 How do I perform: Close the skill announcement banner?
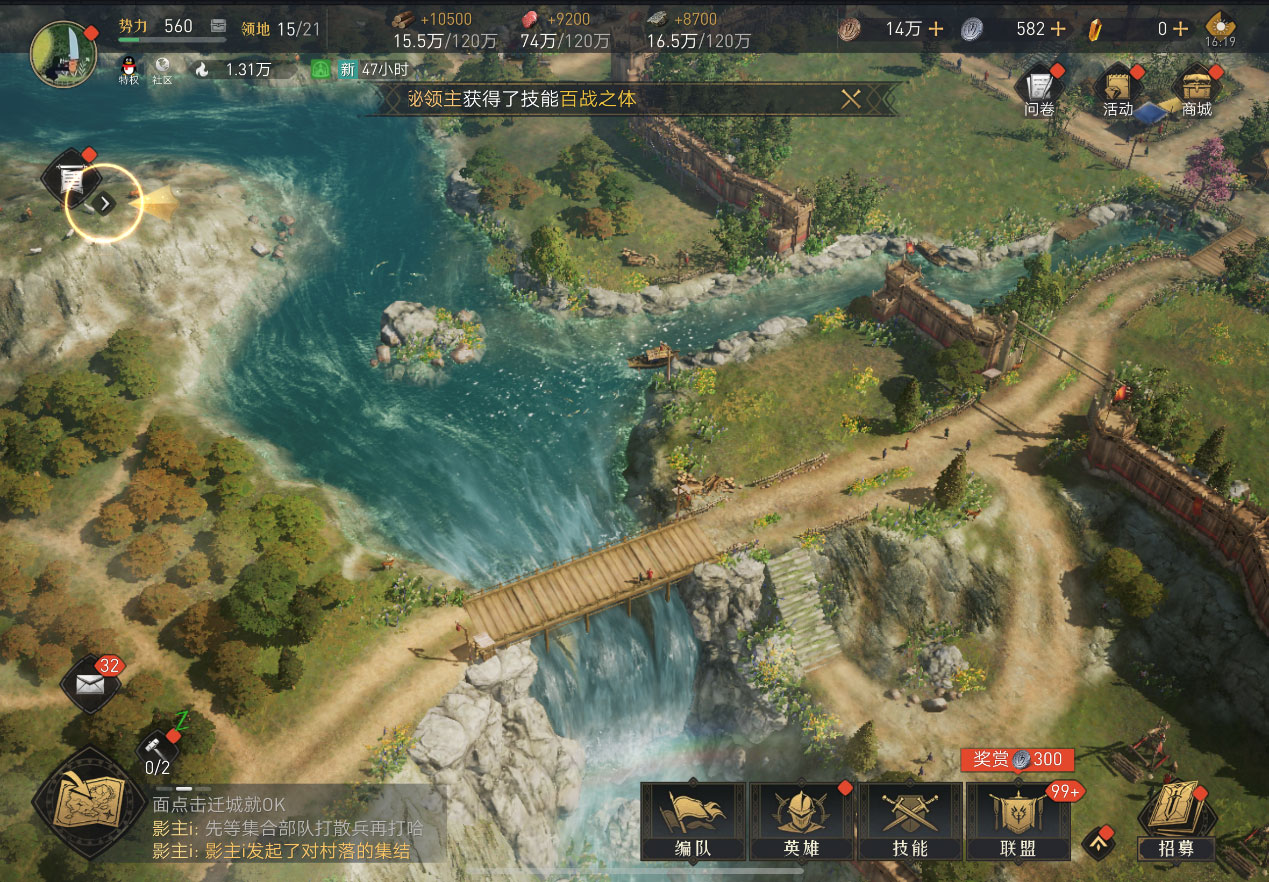click(851, 99)
